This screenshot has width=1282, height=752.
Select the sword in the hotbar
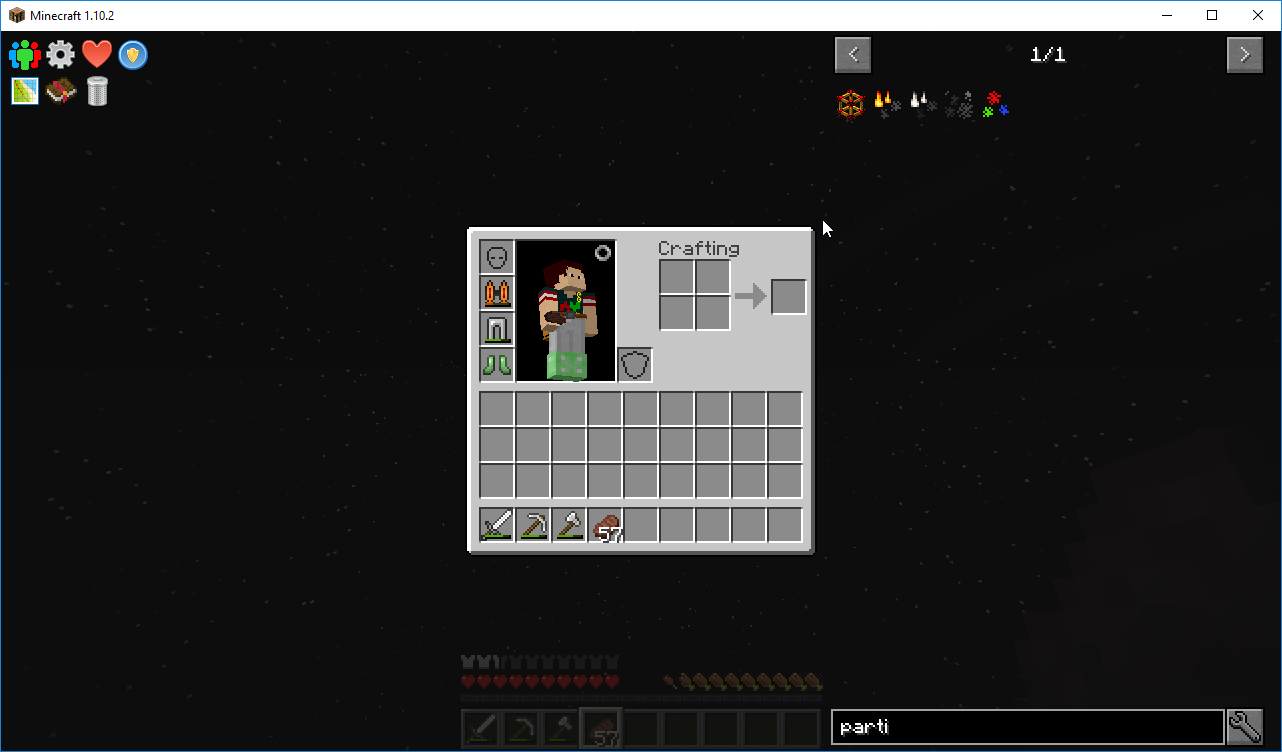coord(497,525)
